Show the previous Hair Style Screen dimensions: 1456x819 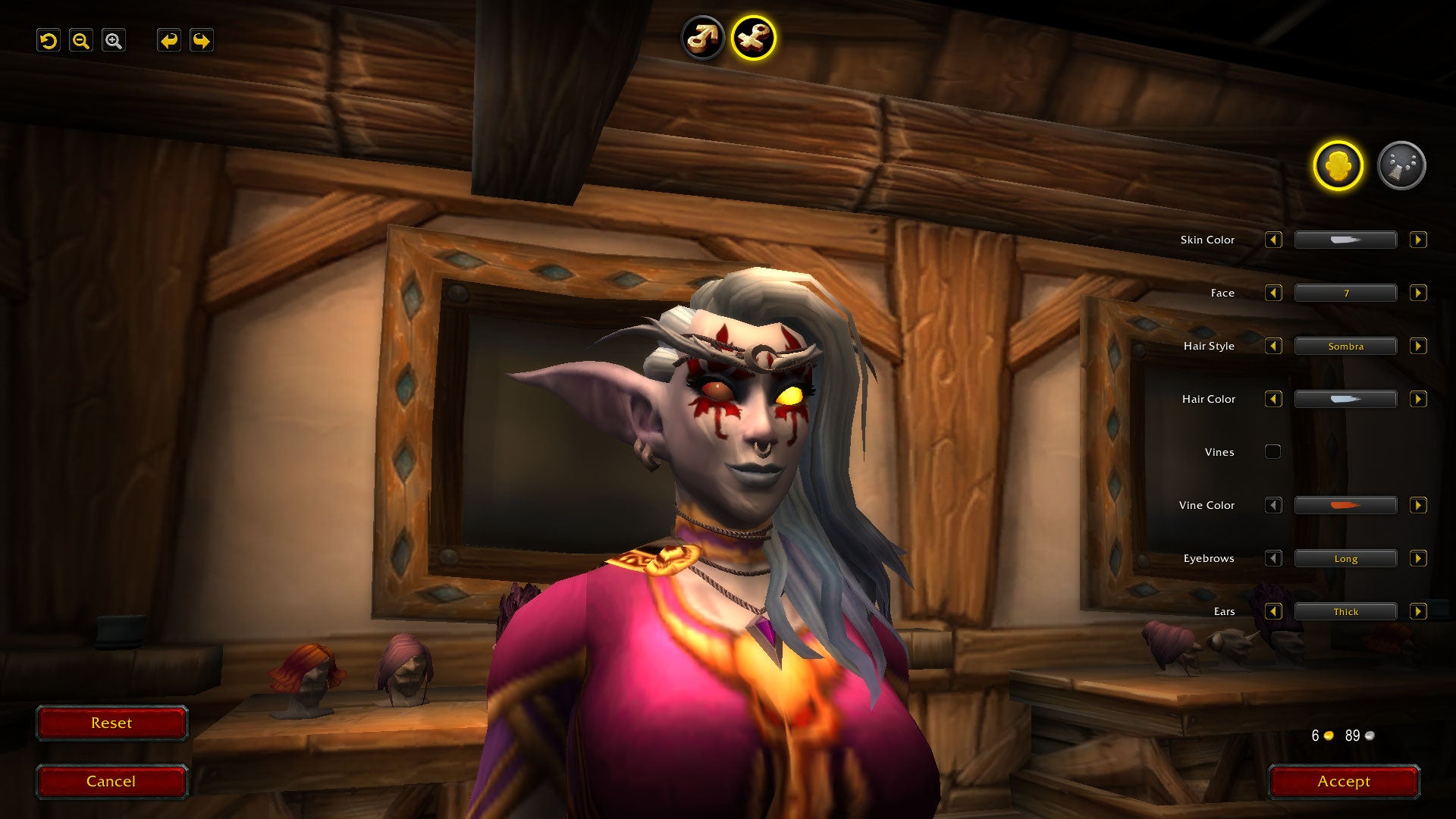[x=1273, y=346]
